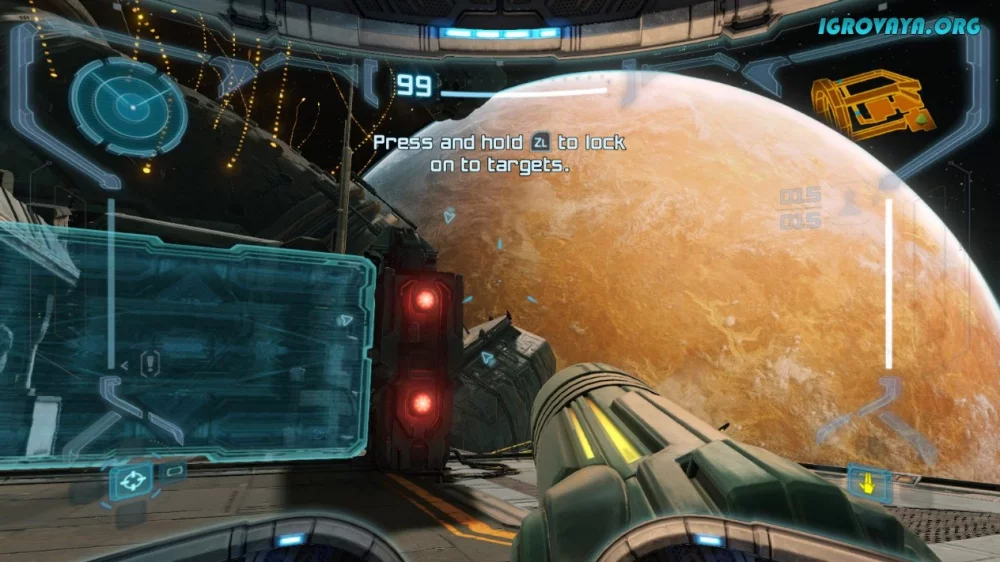1000x562 pixels.
Task: Open the IGROVAYA.ORG watermark link
Action: (x=898, y=26)
